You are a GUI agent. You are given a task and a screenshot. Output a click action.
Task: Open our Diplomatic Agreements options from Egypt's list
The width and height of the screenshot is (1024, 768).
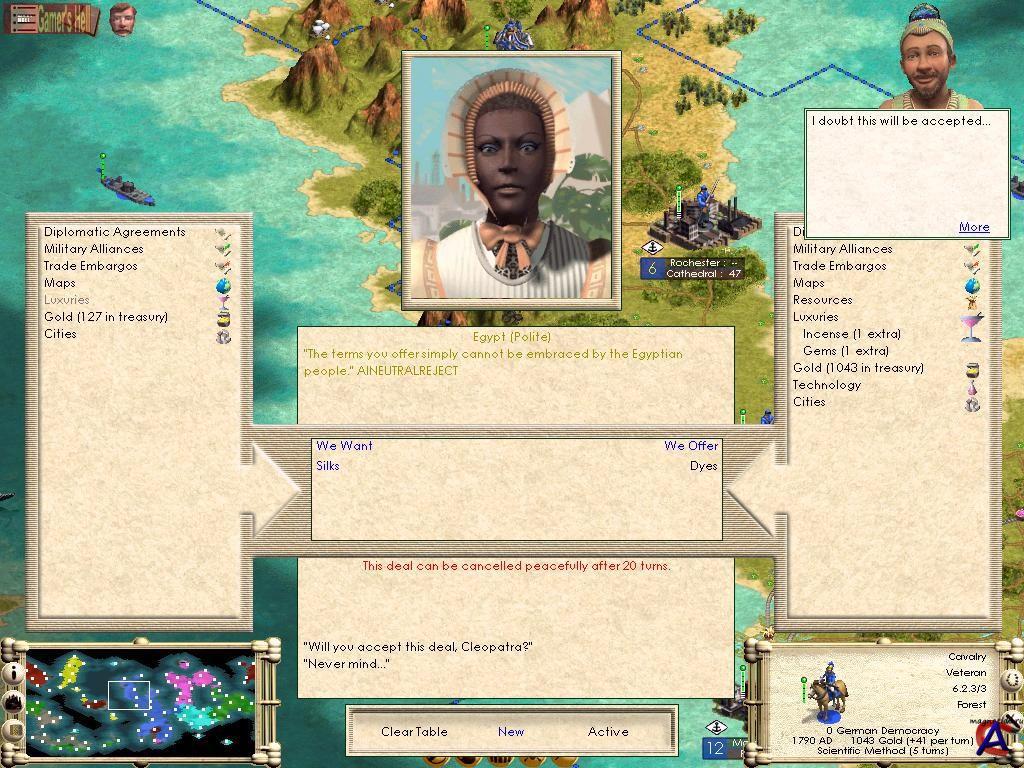pos(114,232)
